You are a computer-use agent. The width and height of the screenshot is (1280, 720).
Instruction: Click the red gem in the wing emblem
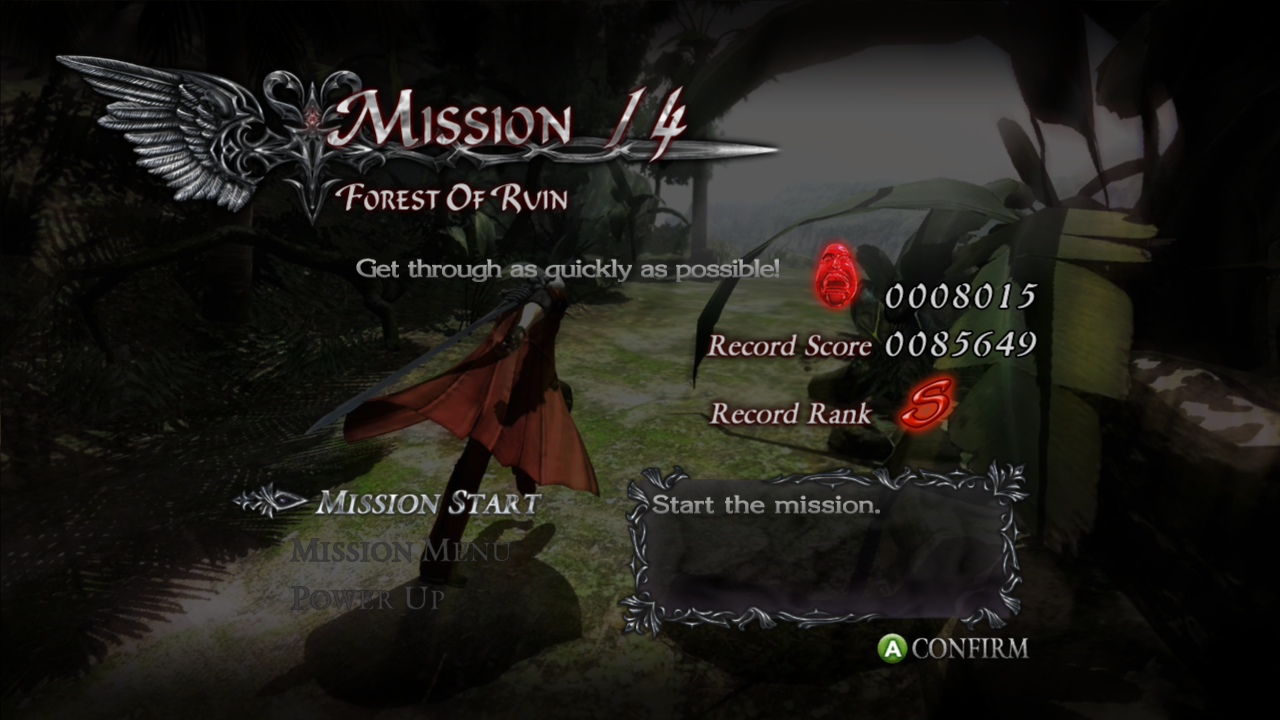(x=313, y=118)
